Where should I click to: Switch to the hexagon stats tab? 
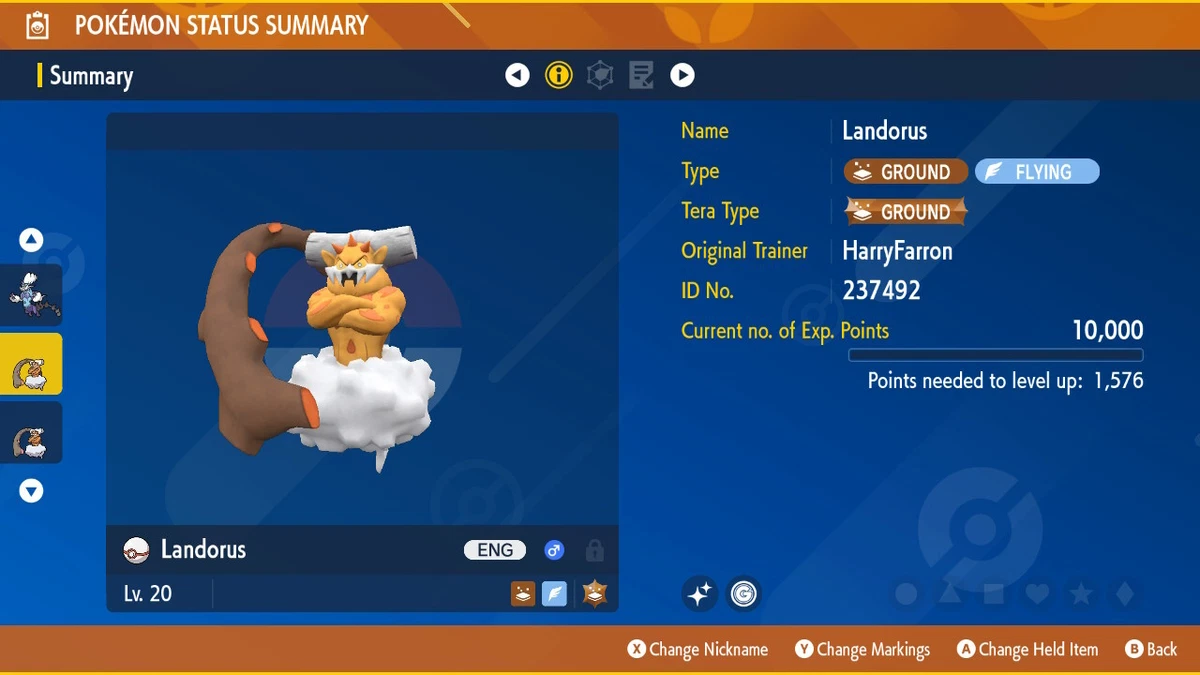(x=600, y=75)
